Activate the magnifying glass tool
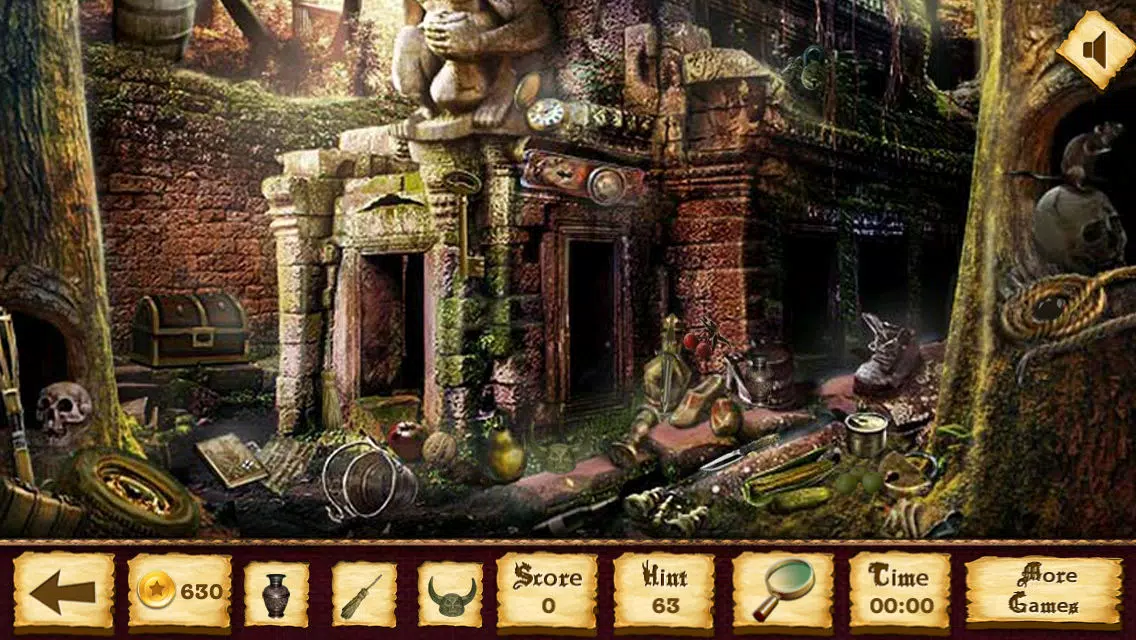This screenshot has height=640, width=1136. 782,591
